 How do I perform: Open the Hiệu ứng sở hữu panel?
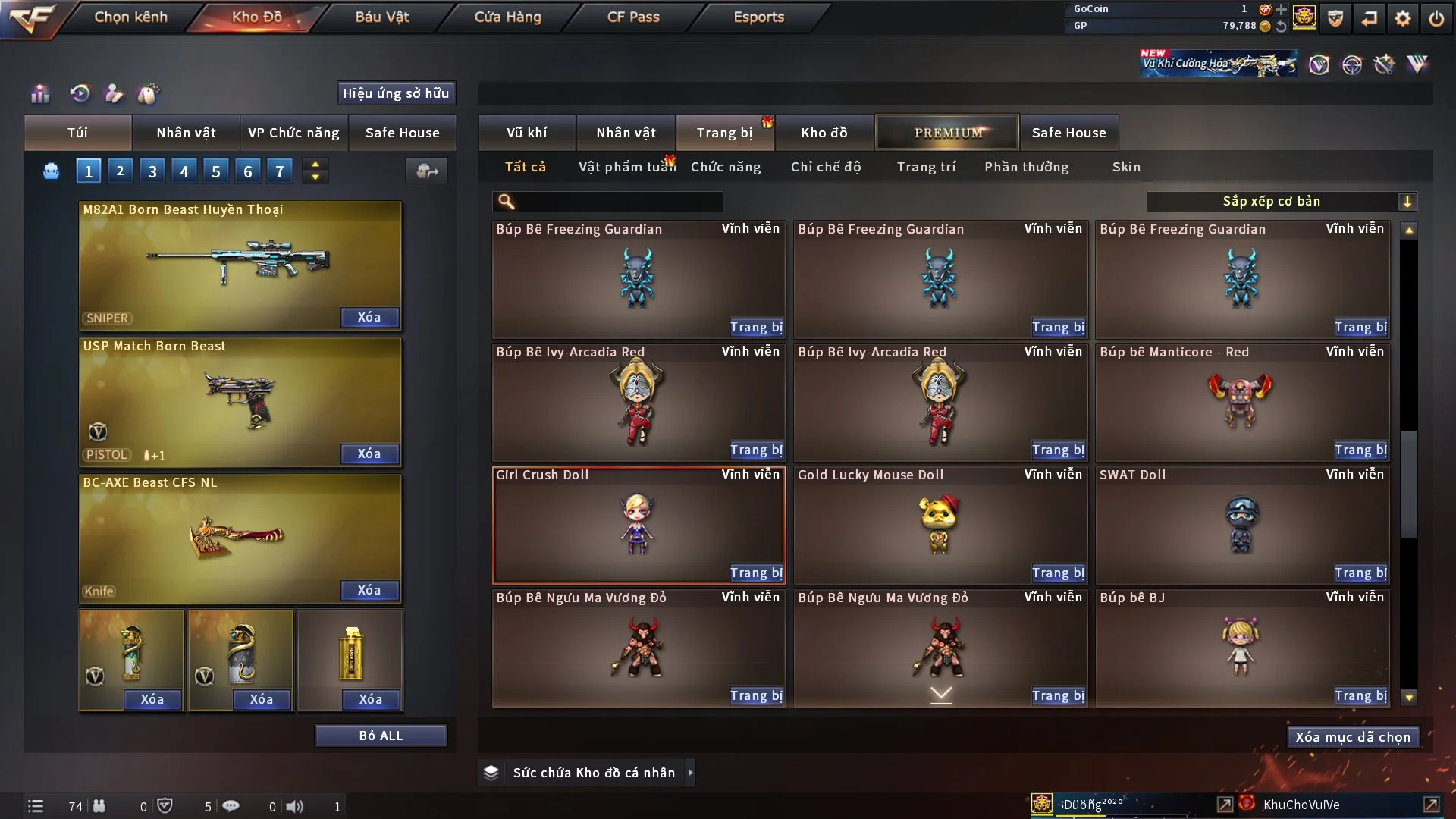[x=396, y=93]
